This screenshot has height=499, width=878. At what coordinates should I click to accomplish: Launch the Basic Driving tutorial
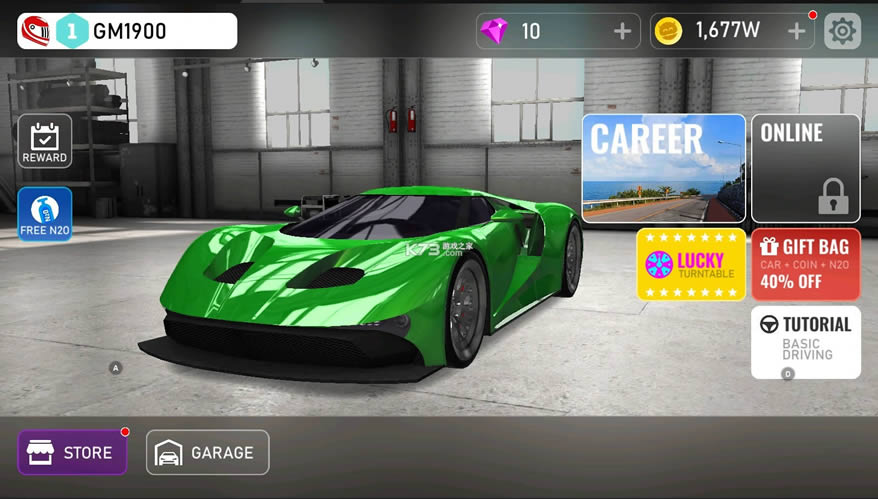click(x=805, y=341)
